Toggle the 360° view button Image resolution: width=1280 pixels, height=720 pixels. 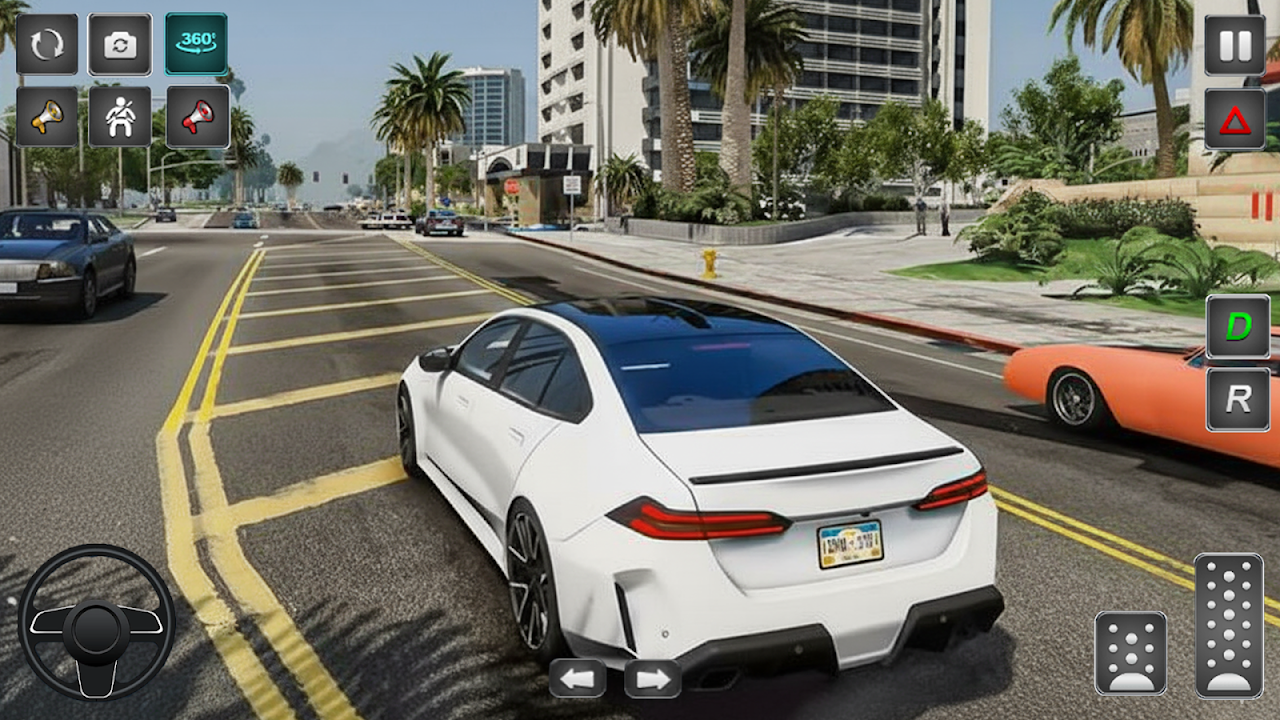[196, 44]
